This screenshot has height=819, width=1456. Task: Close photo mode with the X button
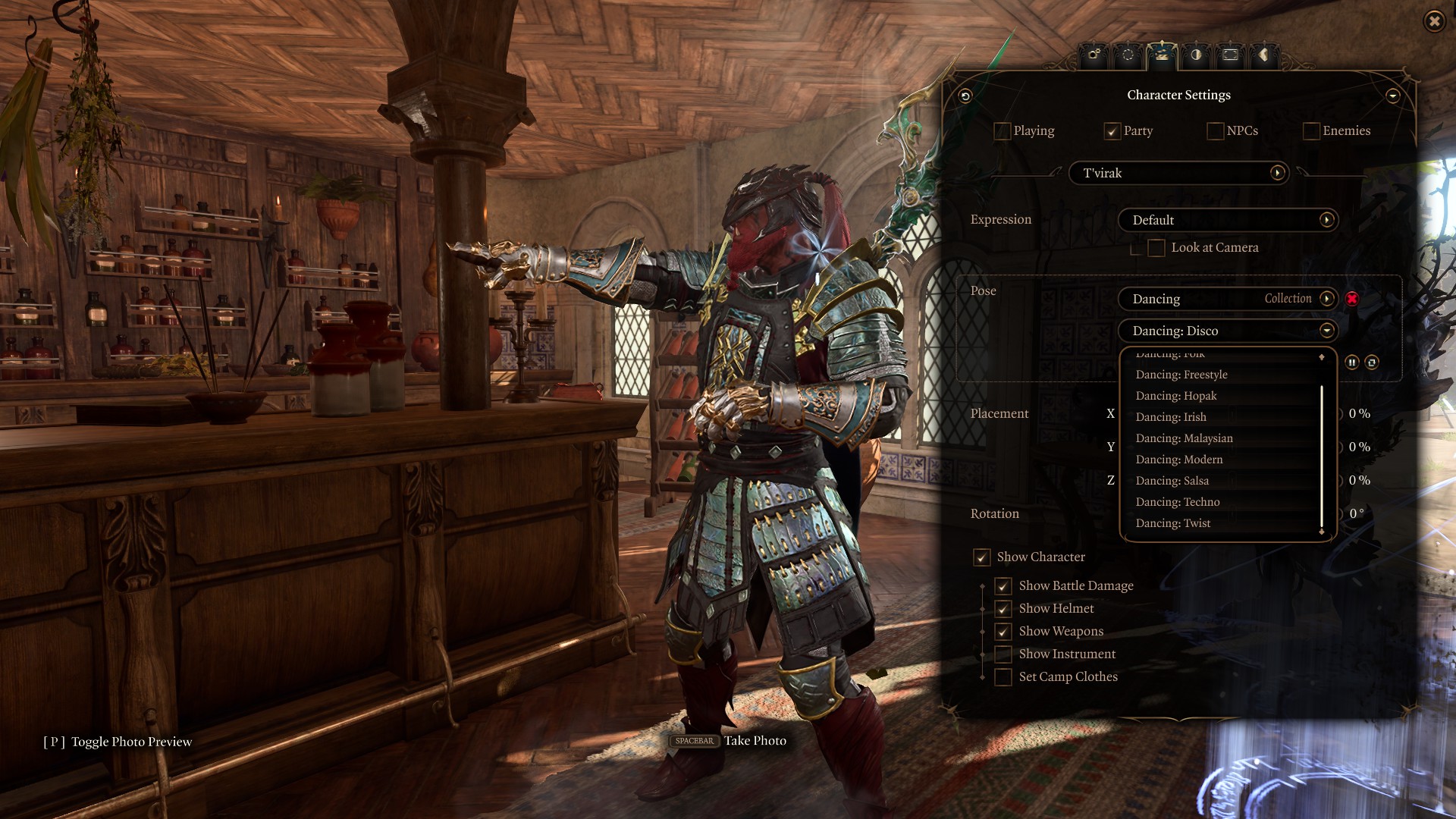pyautogui.click(x=1434, y=21)
